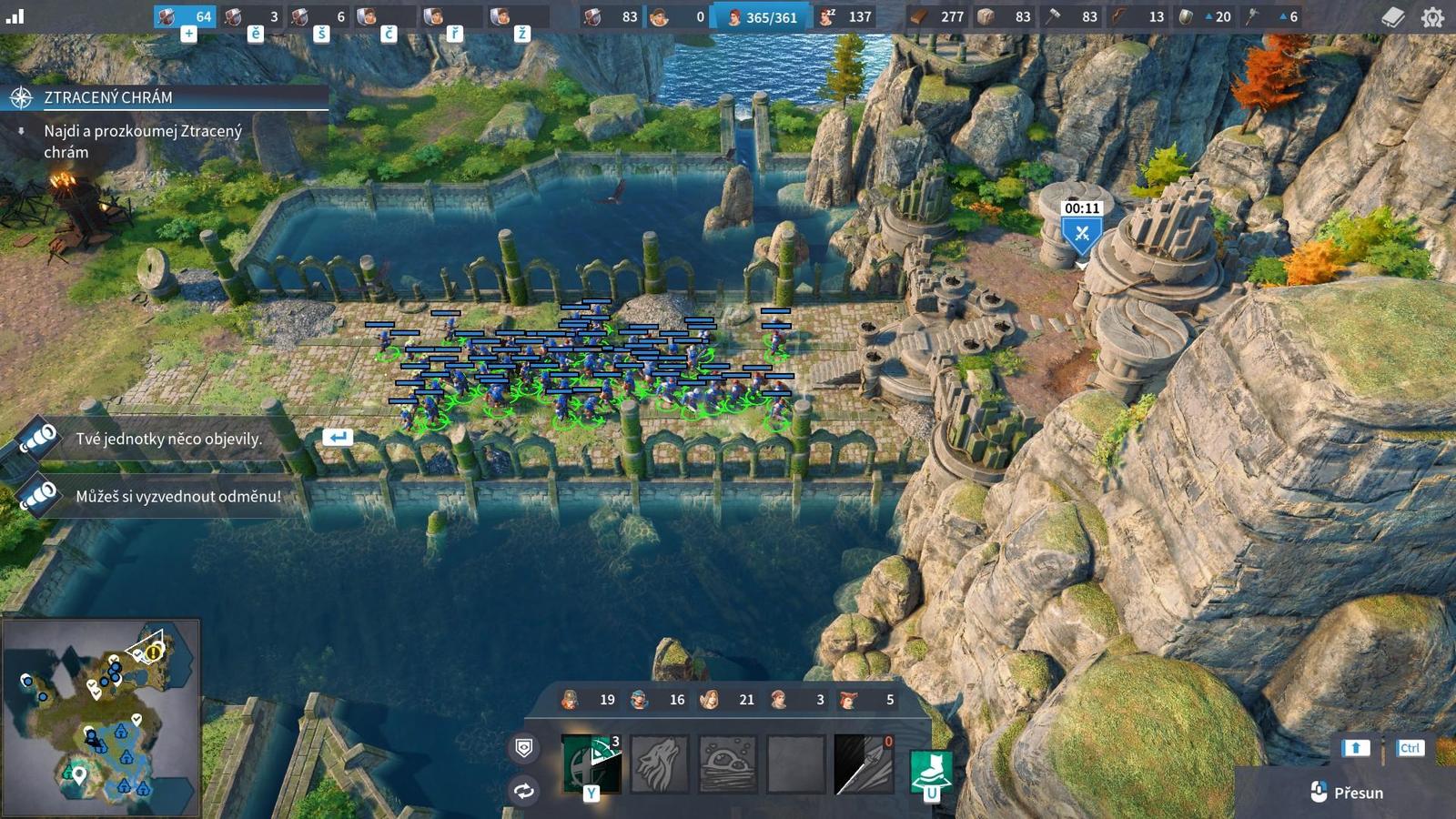Filter selection to the 21 hooded units
The height and width of the screenshot is (819, 1456).
728,700
